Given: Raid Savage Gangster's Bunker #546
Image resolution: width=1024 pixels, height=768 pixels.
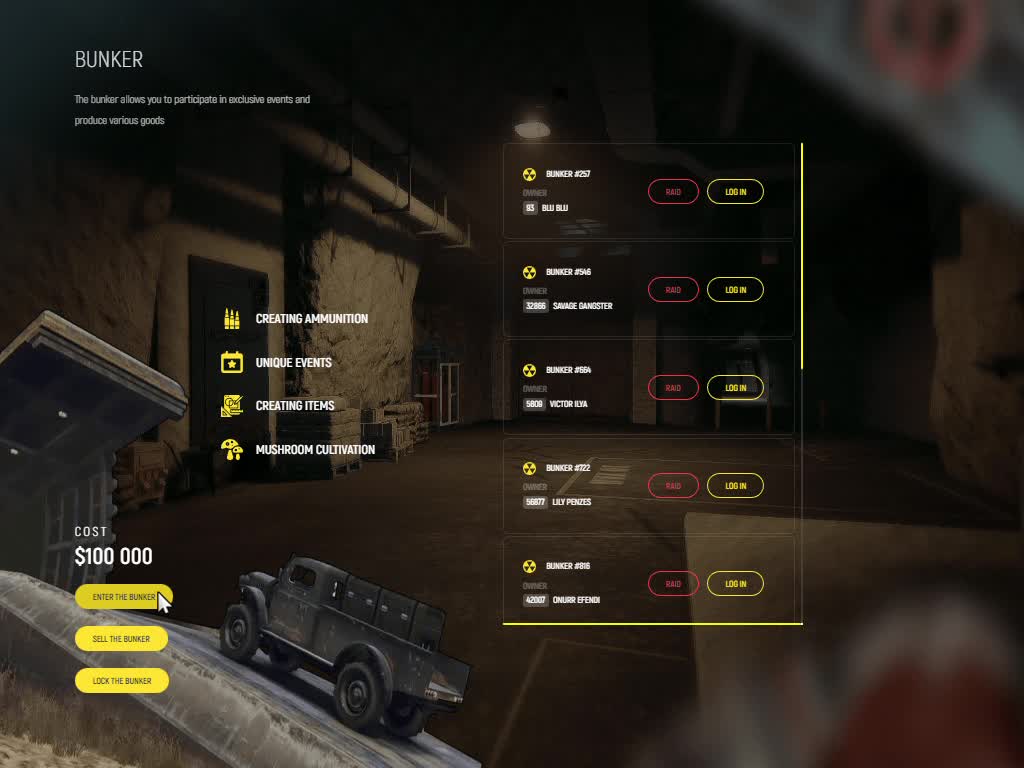Looking at the screenshot, I should click(x=673, y=290).
